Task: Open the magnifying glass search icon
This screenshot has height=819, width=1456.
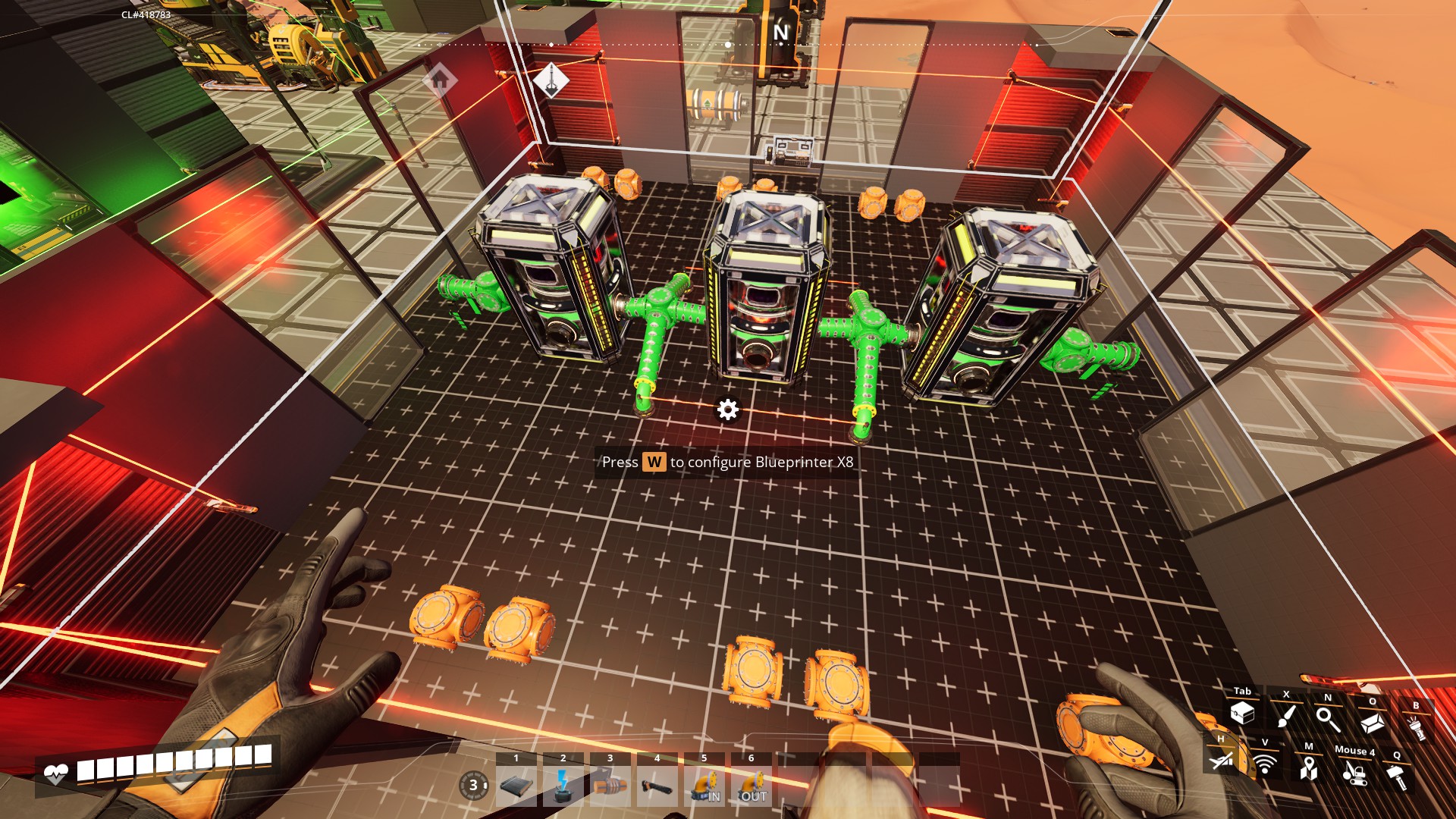Action: click(1328, 718)
